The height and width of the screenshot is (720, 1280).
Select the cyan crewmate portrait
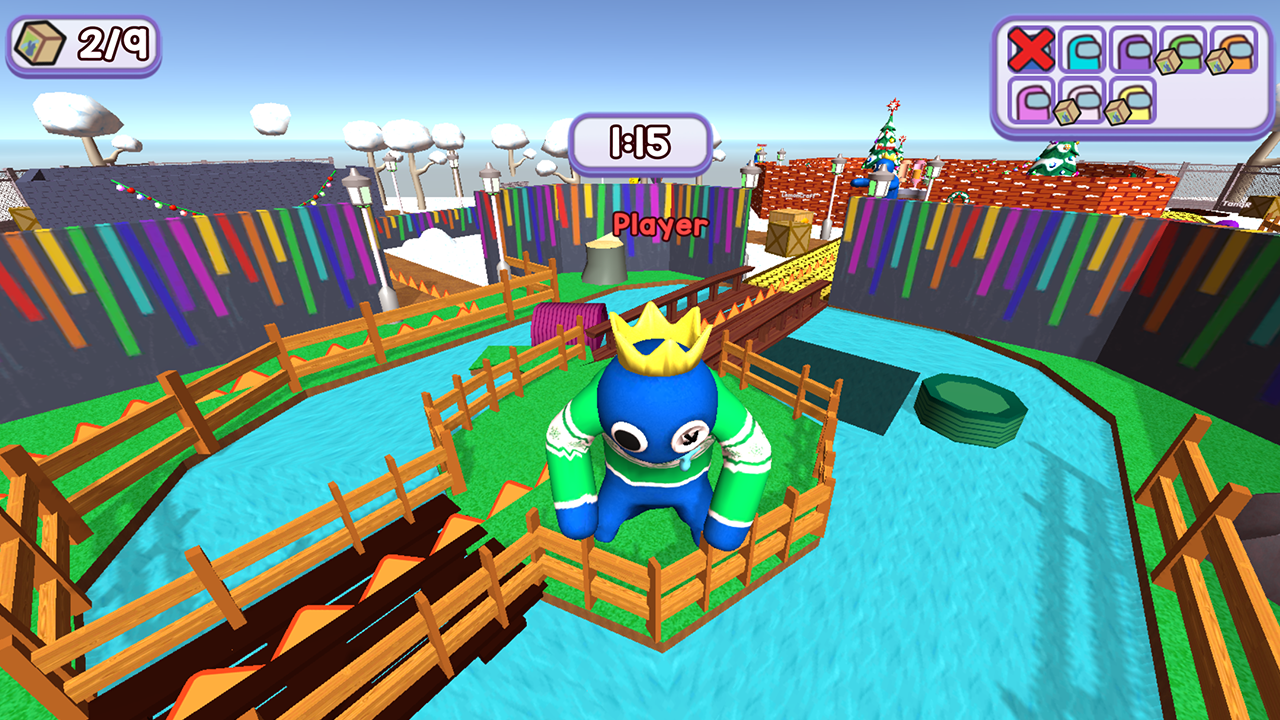click(1082, 49)
